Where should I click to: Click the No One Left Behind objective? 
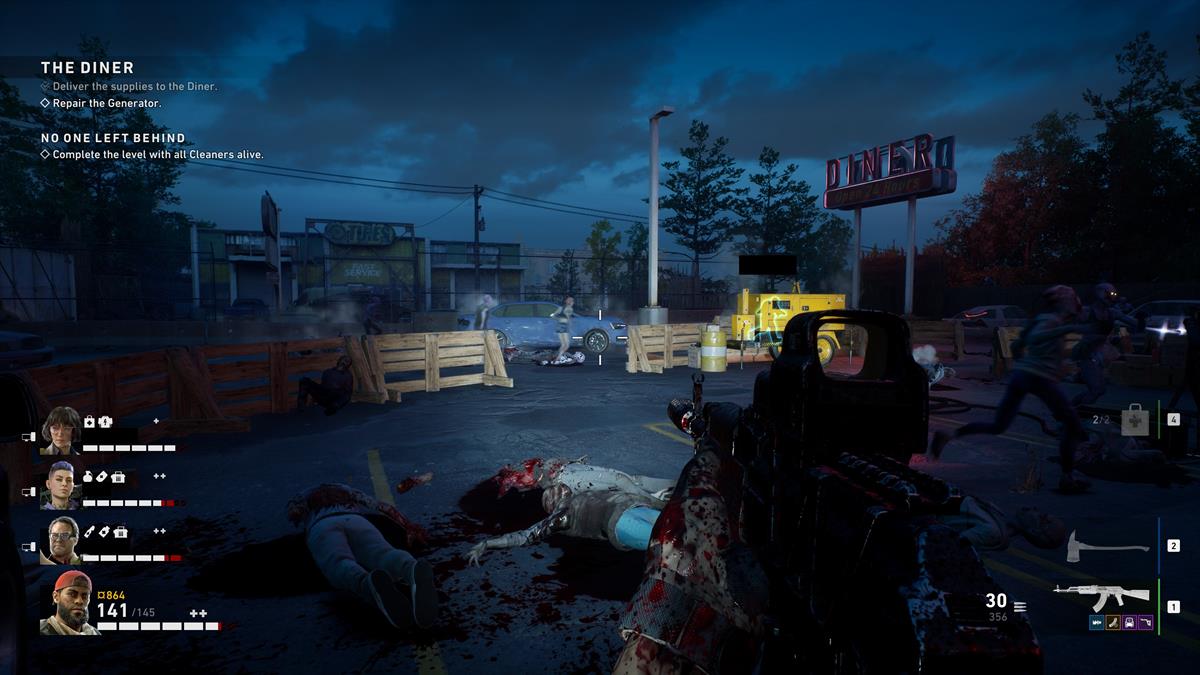pyautogui.click(x=113, y=138)
